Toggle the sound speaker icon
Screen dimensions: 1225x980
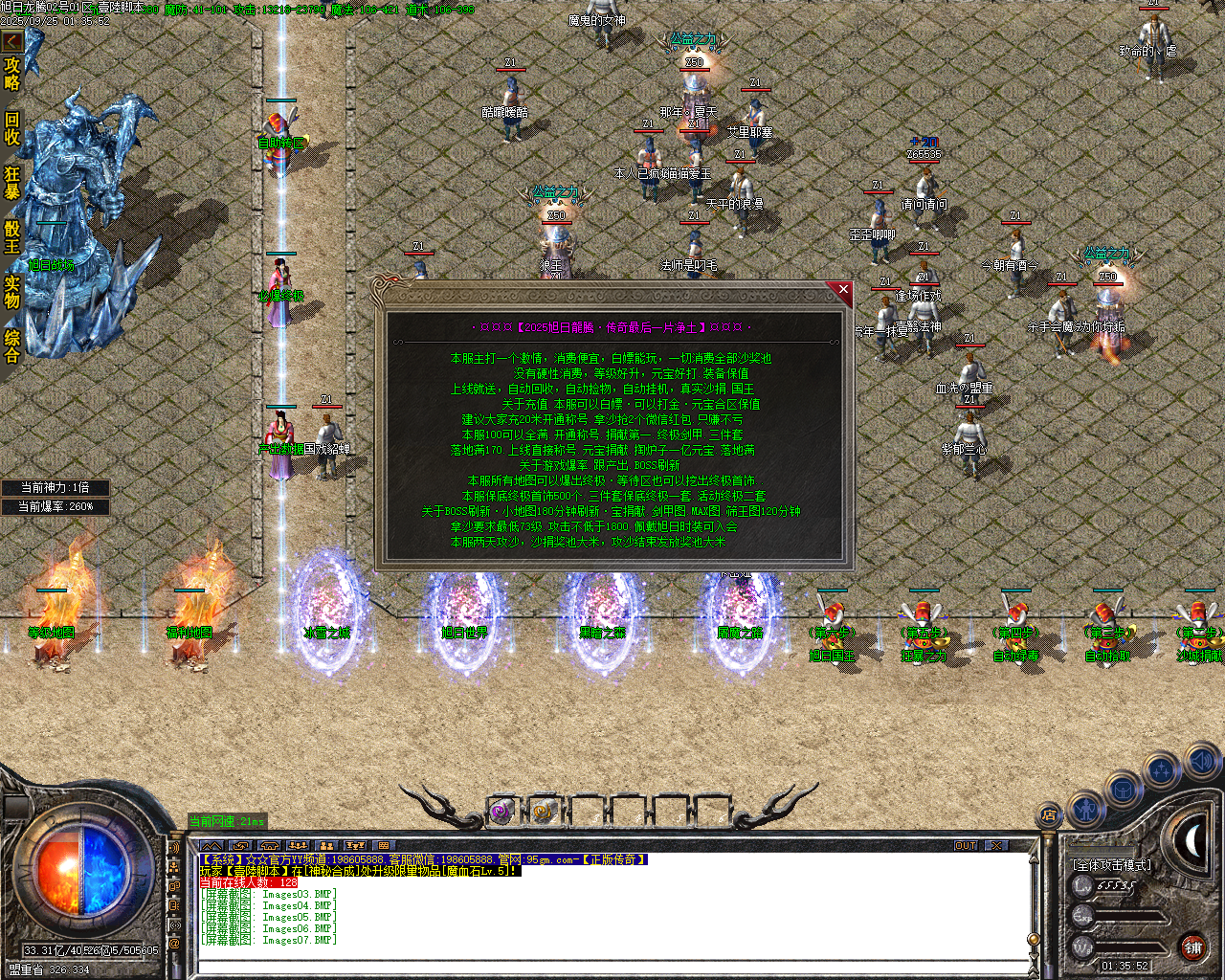pos(1200,762)
